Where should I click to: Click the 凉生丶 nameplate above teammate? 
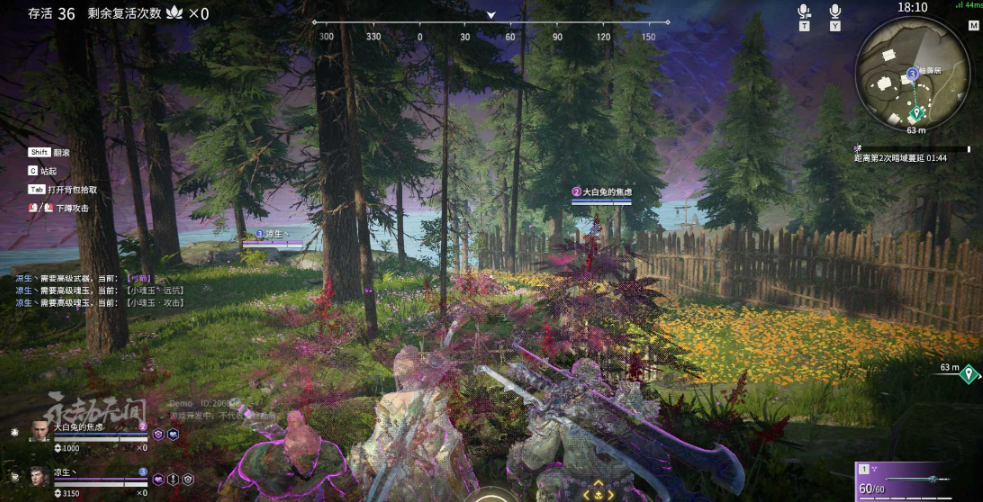click(273, 234)
